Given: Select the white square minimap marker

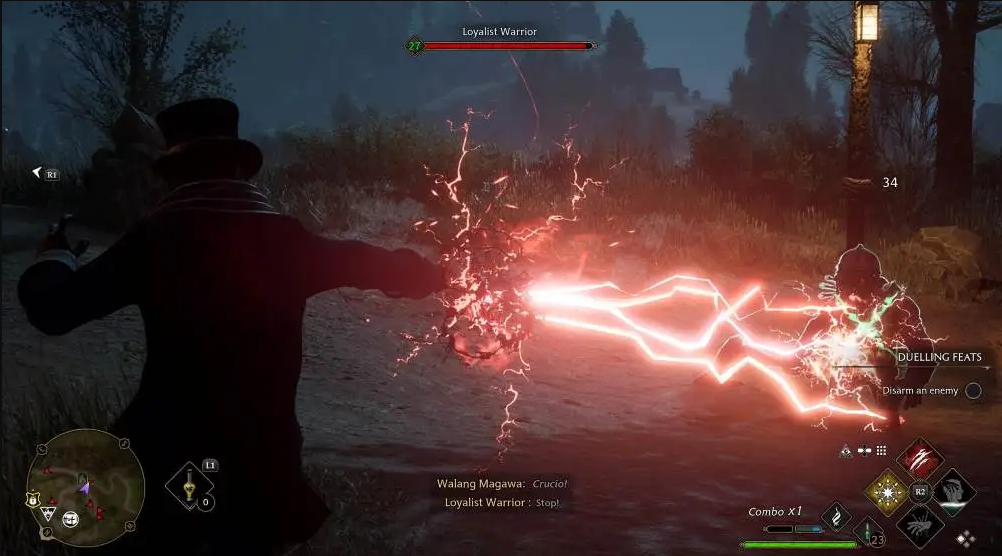Looking at the screenshot, I should 72,518.
